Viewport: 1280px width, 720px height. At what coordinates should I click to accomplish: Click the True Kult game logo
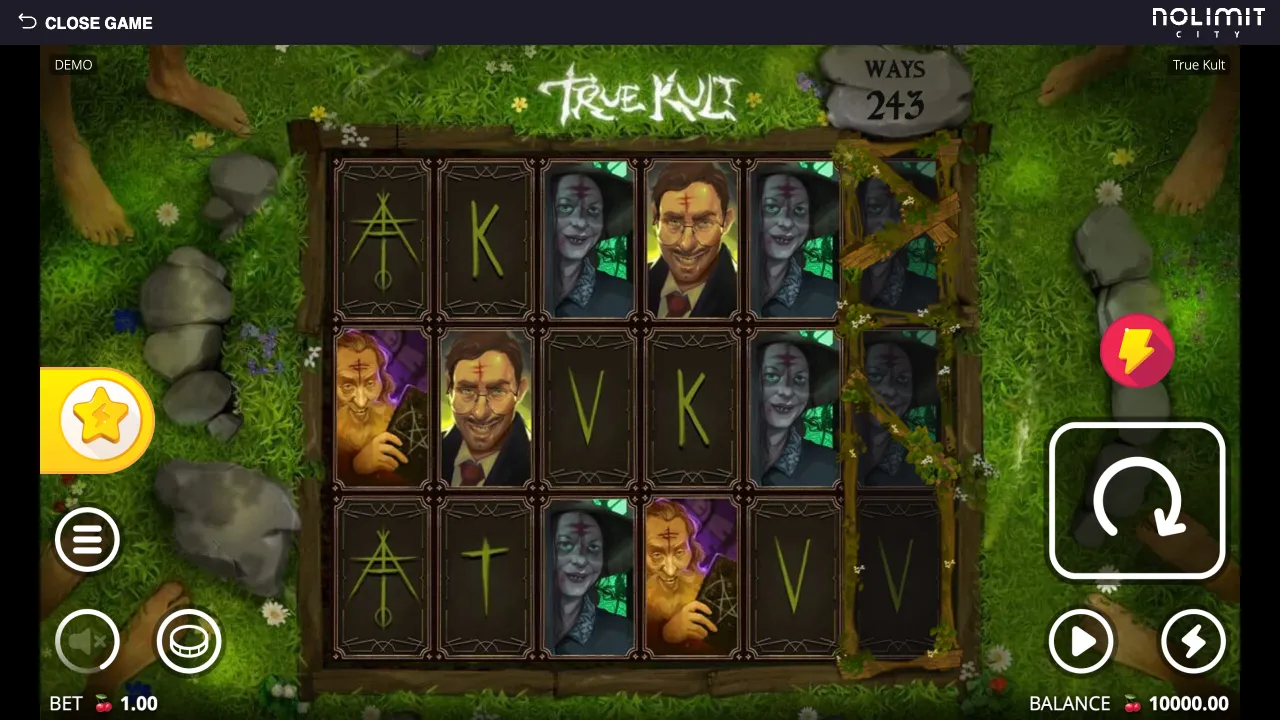coord(639,94)
